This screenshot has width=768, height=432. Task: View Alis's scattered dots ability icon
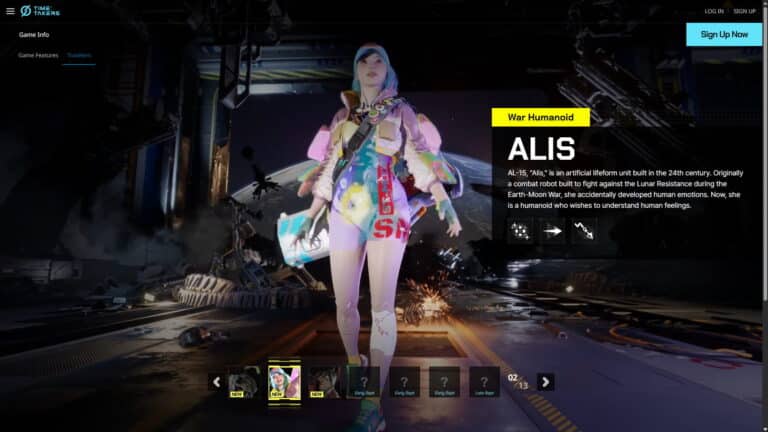pos(520,231)
